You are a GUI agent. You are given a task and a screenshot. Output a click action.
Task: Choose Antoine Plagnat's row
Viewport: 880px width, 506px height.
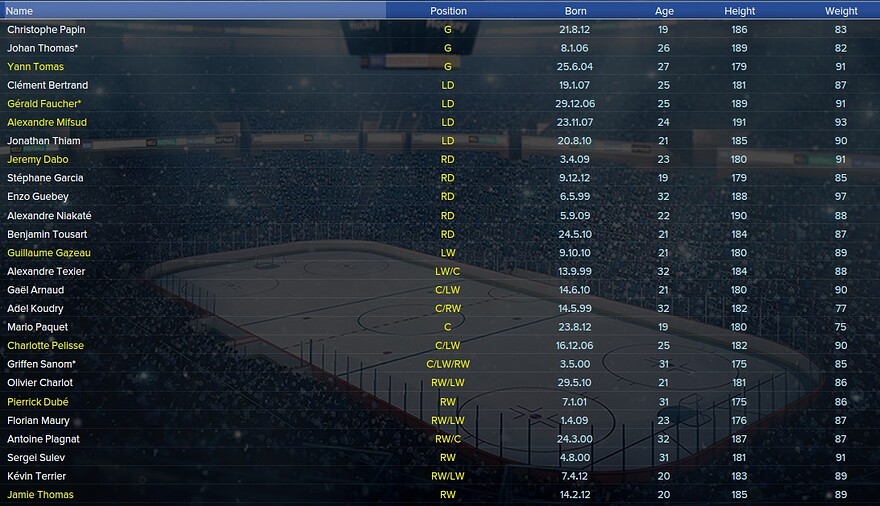click(x=43, y=439)
